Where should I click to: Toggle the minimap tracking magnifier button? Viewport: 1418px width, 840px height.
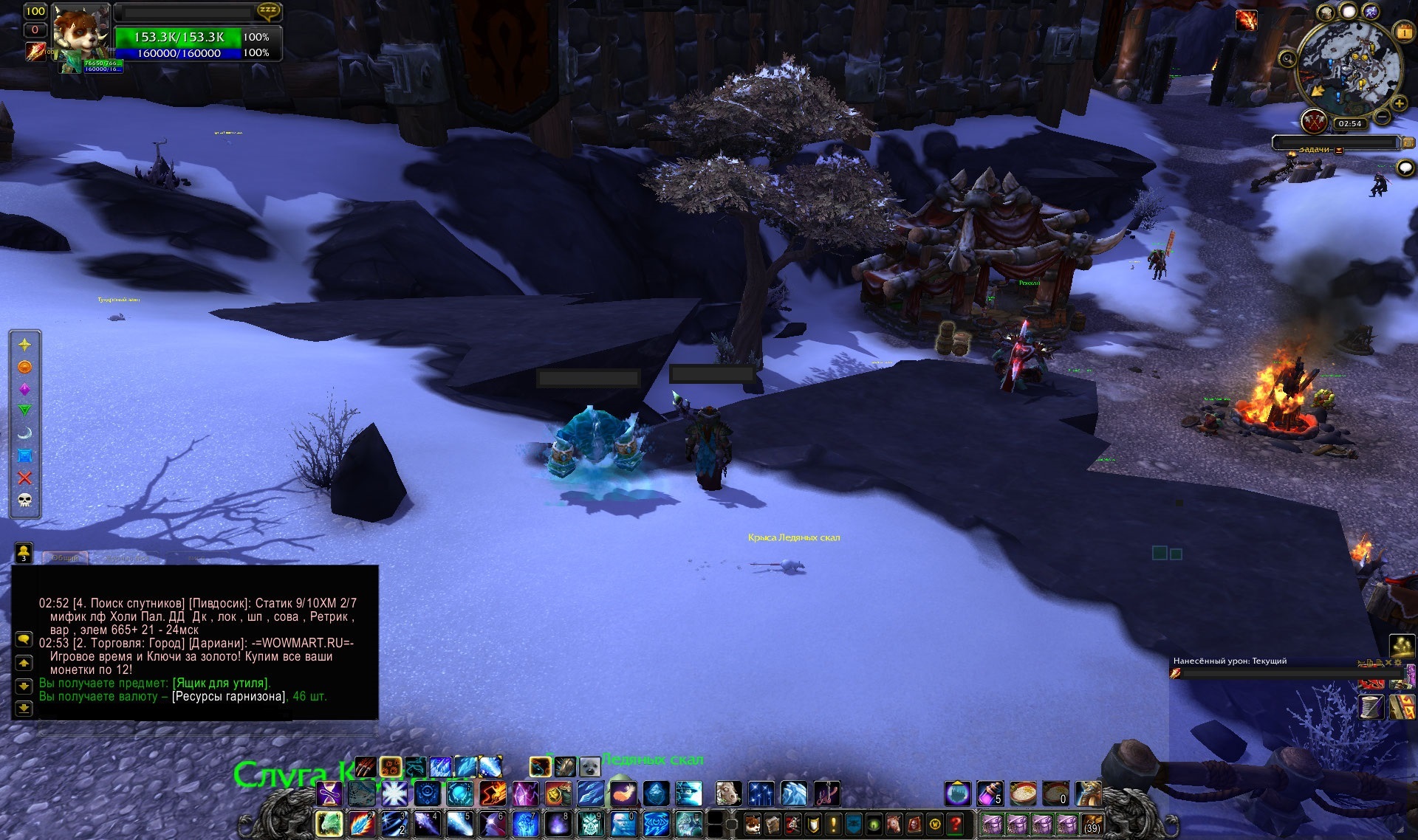[x=1287, y=59]
